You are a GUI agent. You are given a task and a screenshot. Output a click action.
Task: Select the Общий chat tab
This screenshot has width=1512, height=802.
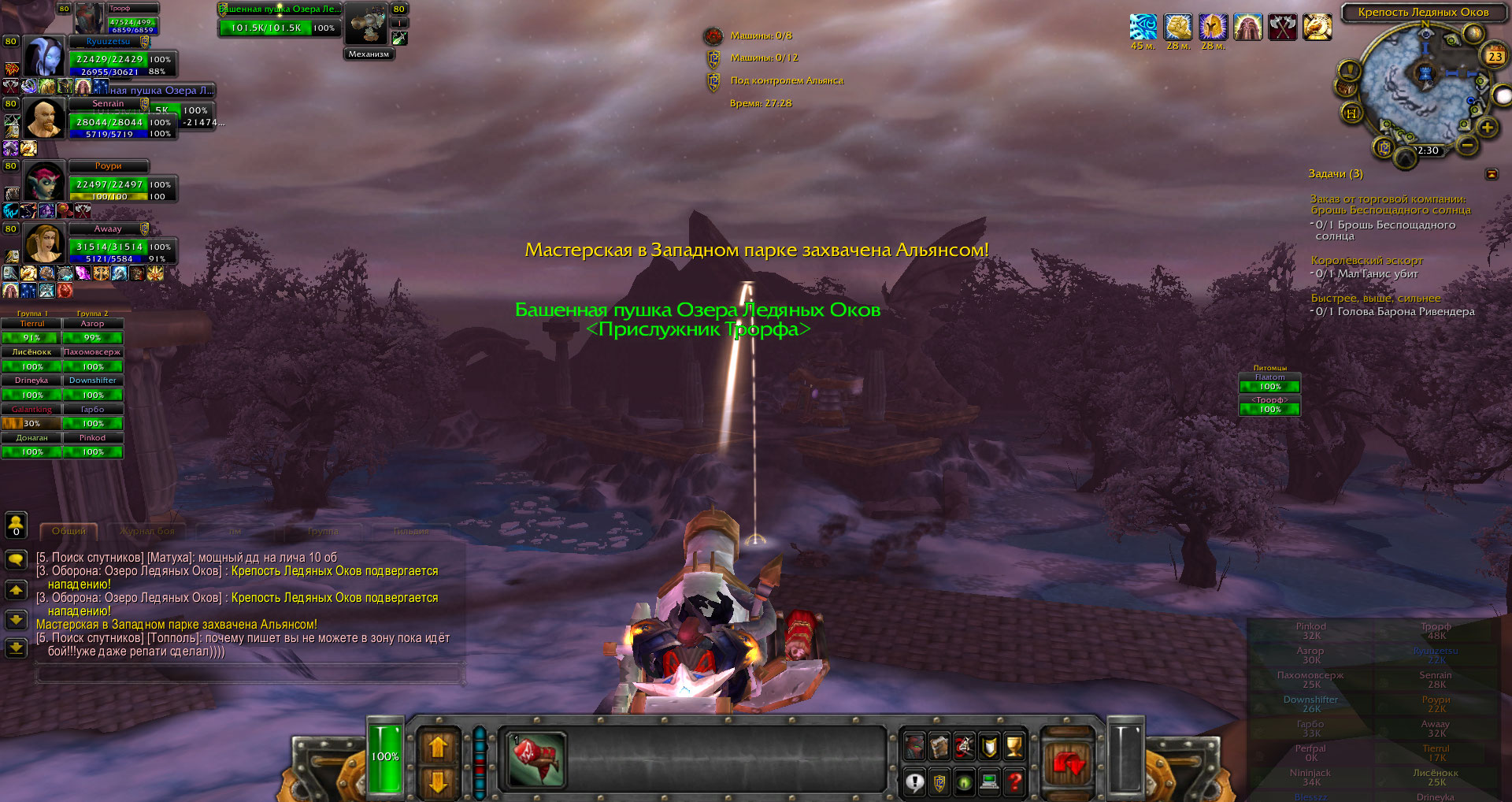69,532
